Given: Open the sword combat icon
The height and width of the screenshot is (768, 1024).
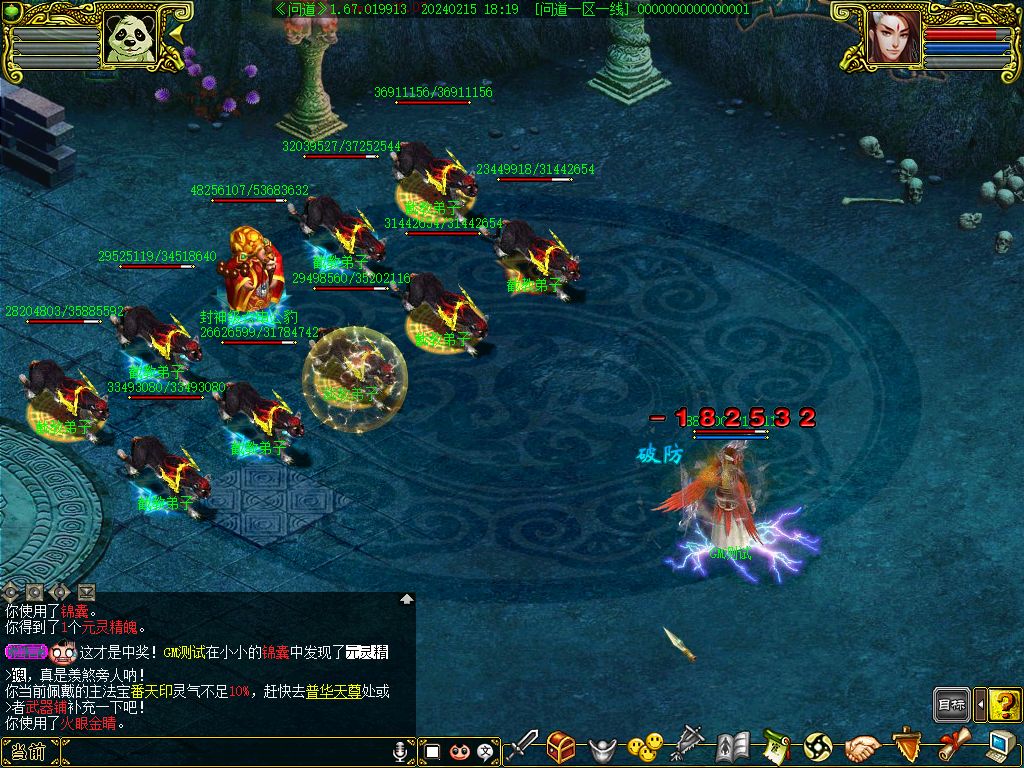Looking at the screenshot, I should click(x=523, y=746).
